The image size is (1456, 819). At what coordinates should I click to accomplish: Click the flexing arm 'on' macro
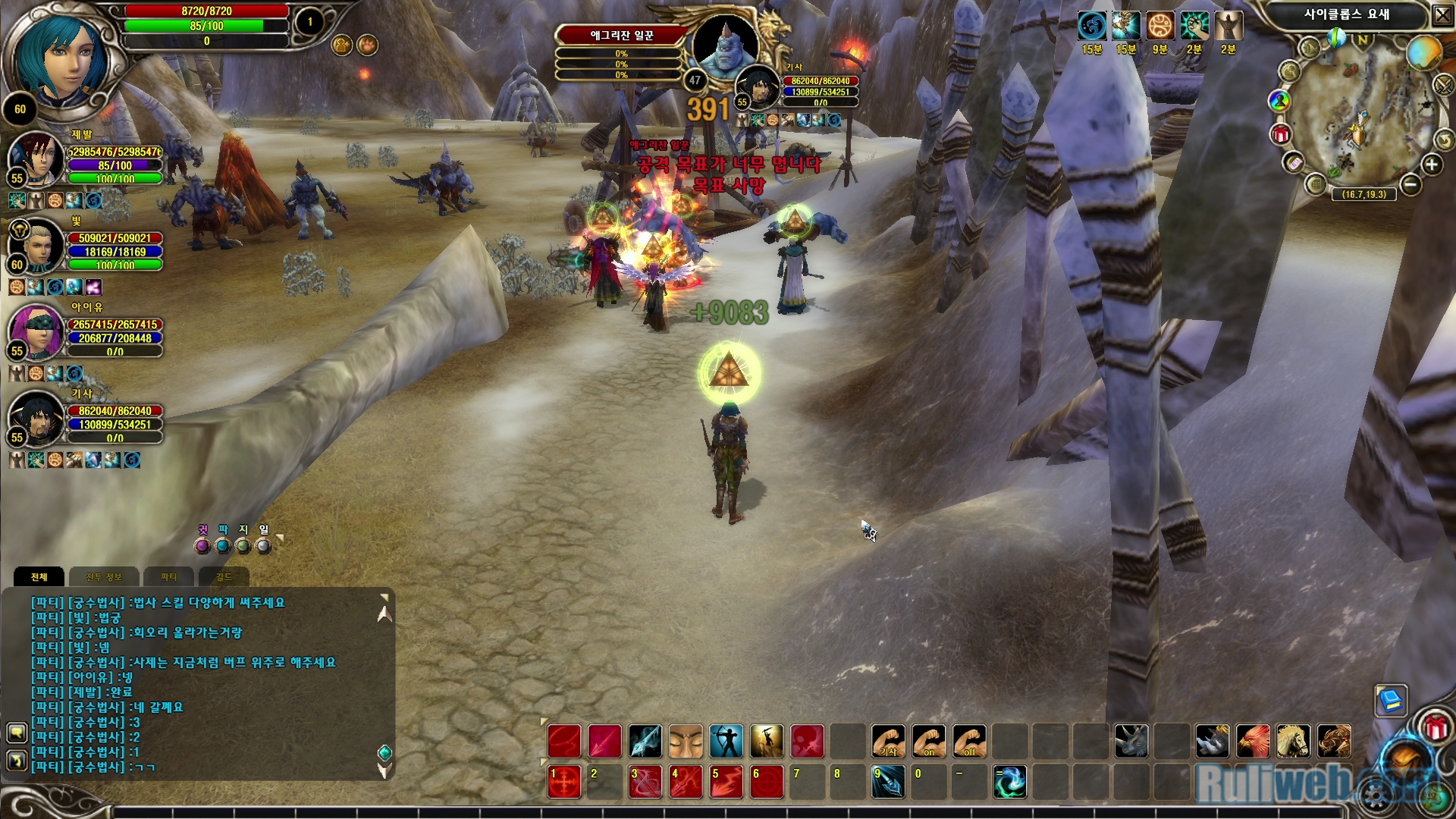click(x=929, y=741)
